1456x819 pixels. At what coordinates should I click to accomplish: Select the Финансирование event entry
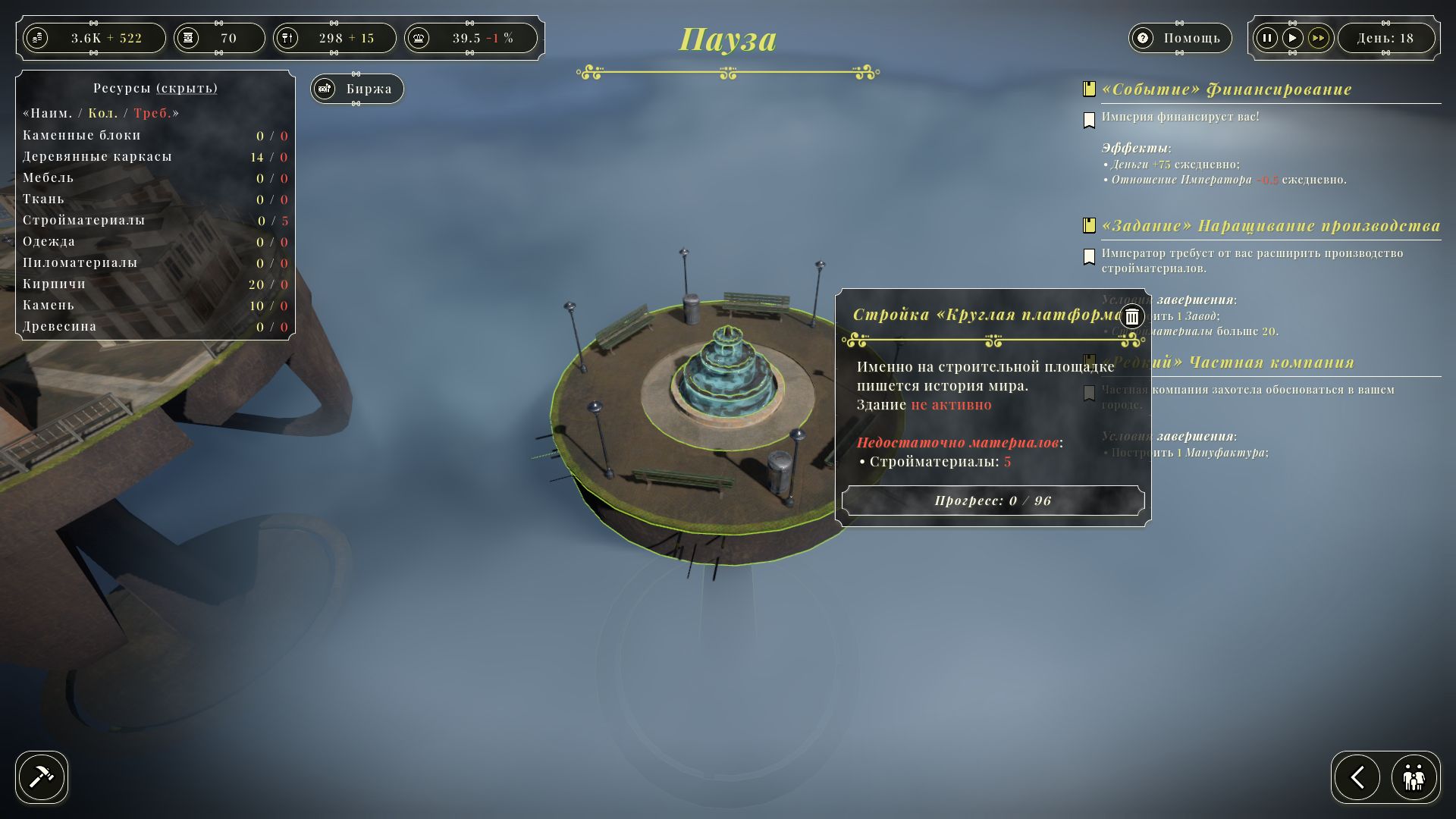coord(1226,89)
